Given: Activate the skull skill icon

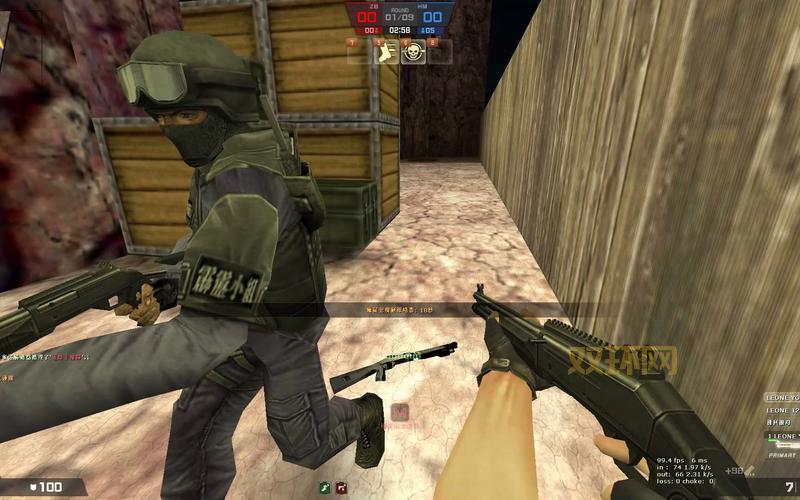Looking at the screenshot, I should click(x=411, y=52).
